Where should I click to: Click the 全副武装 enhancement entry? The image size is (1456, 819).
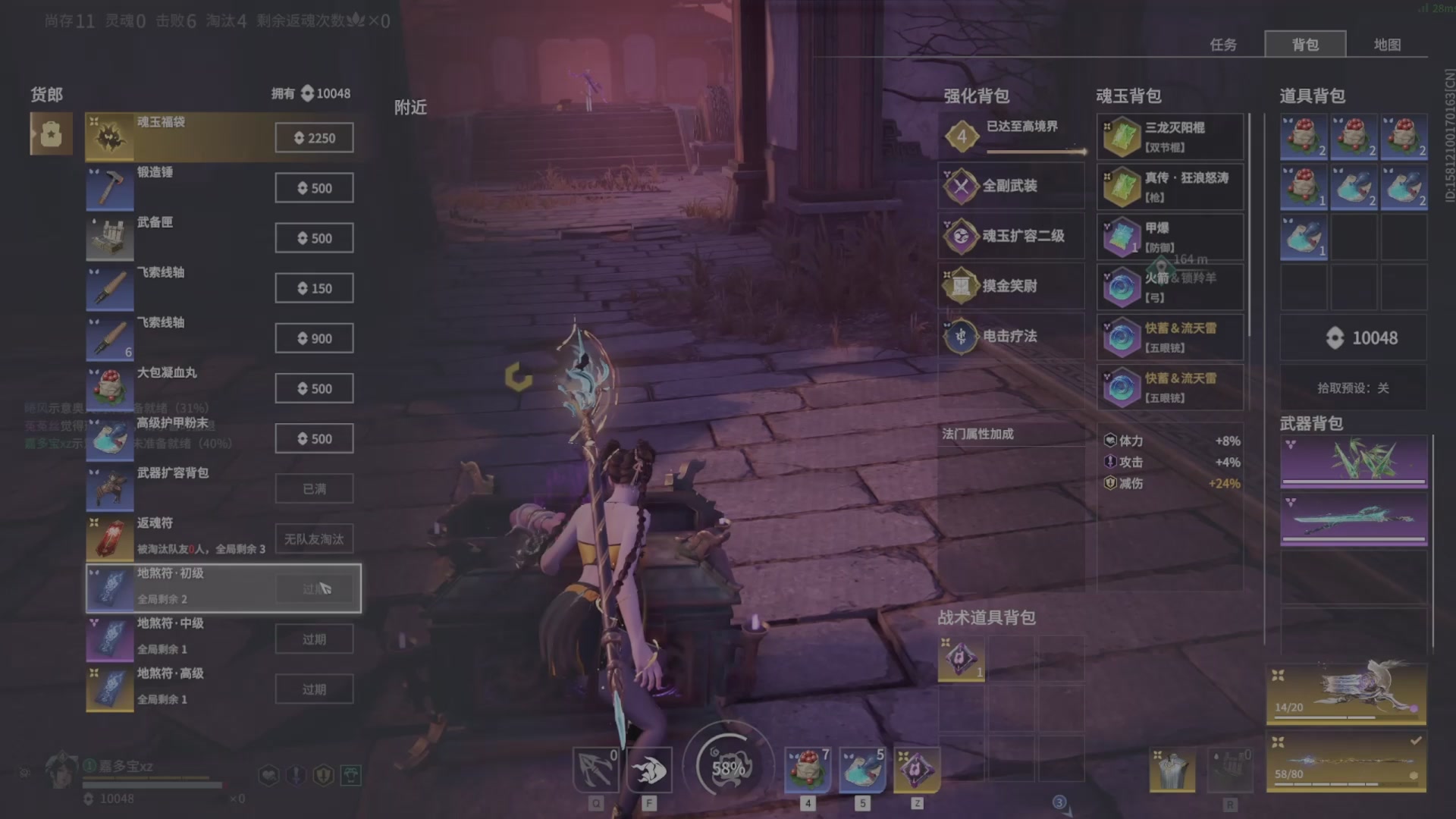[1011, 186]
